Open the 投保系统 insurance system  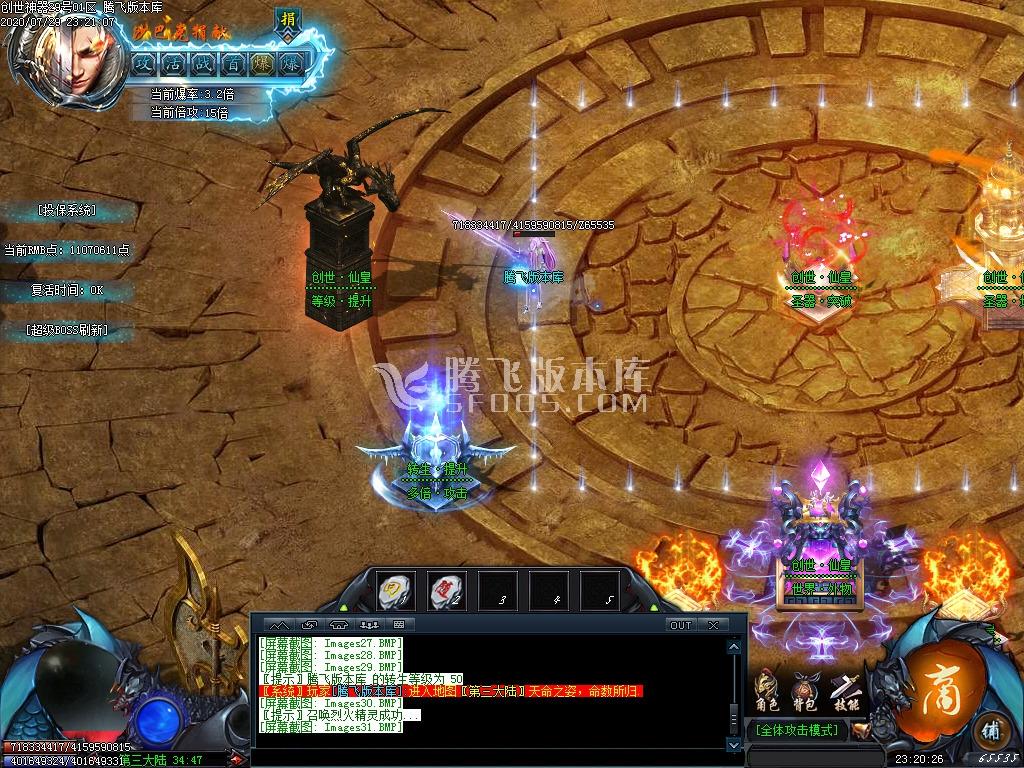67,210
